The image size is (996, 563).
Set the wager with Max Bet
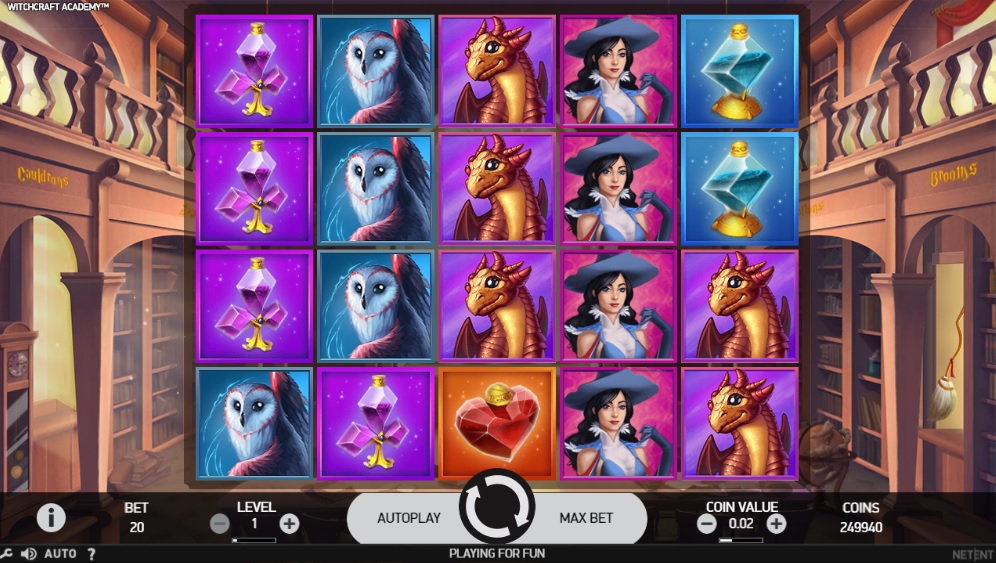(x=586, y=518)
